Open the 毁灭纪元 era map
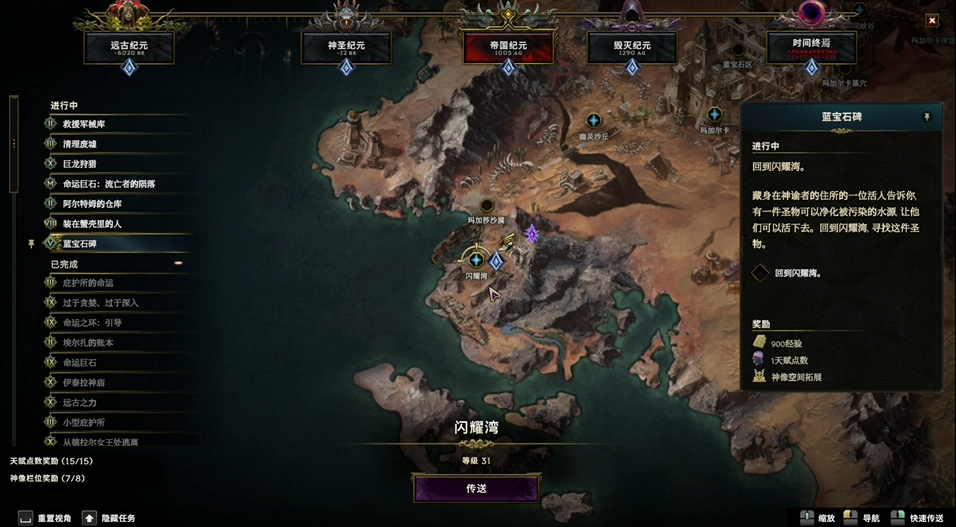Screen dimensions: 956x527 click(632, 46)
